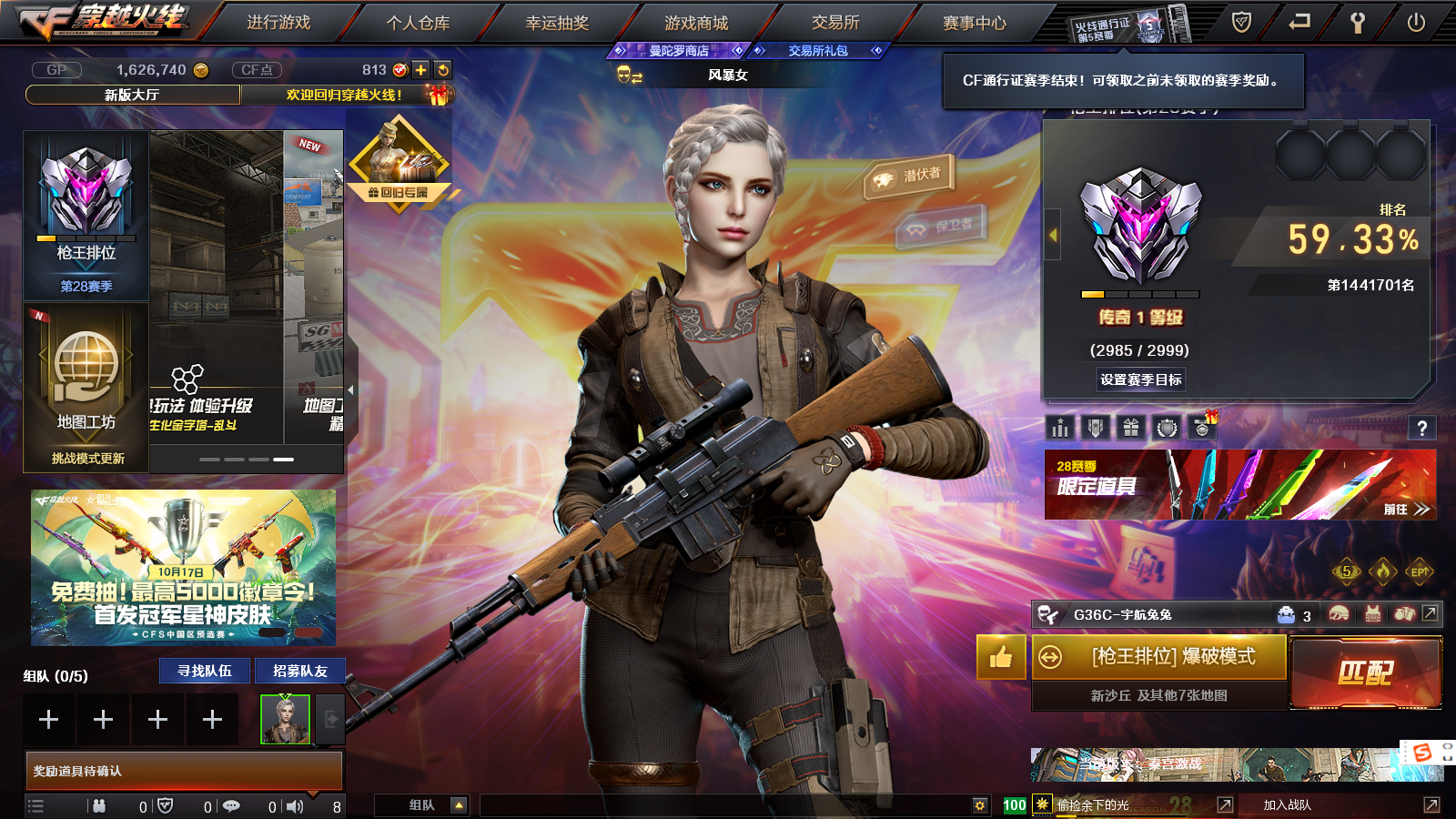Image resolution: width=1456 pixels, height=819 pixels.
Task: Open 设置赛季目标 season goal
Action: click(x=1141, y=379)
